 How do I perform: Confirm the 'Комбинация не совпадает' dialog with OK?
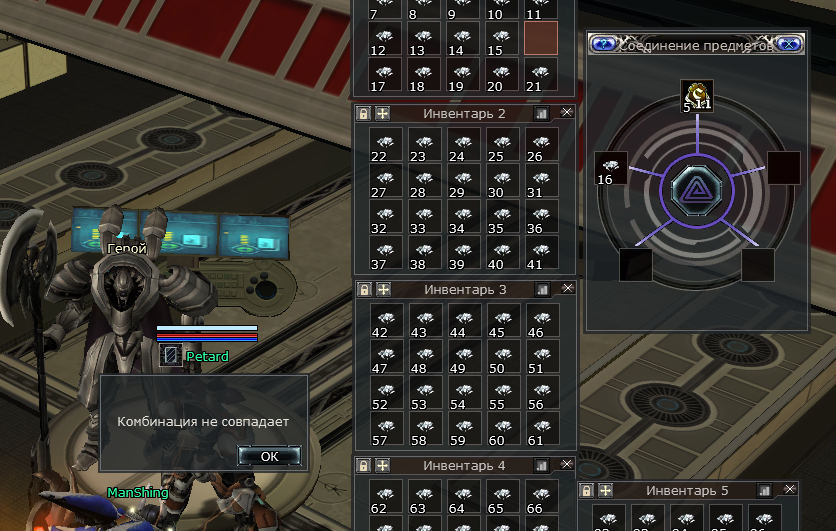269,456
